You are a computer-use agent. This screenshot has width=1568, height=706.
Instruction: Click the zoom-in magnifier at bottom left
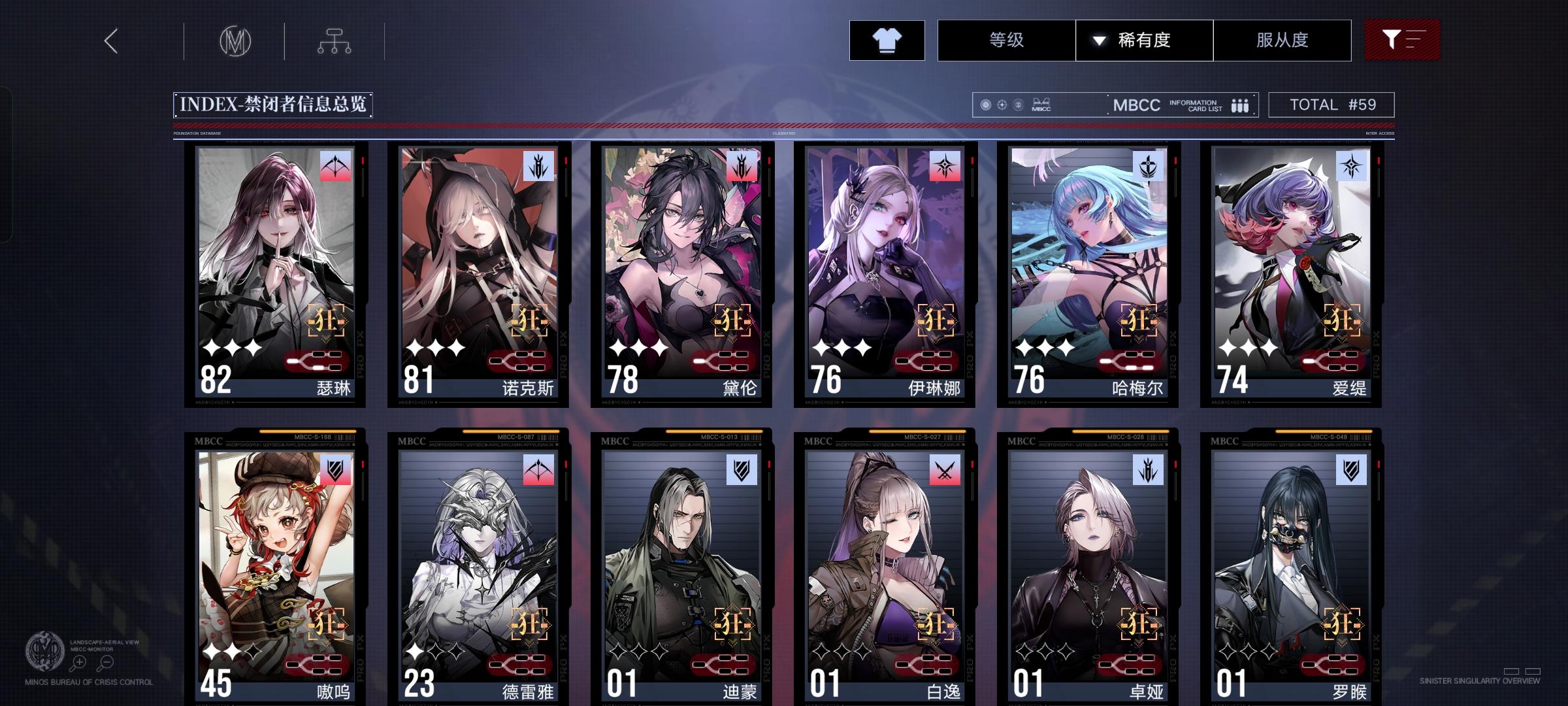point(79,662)
